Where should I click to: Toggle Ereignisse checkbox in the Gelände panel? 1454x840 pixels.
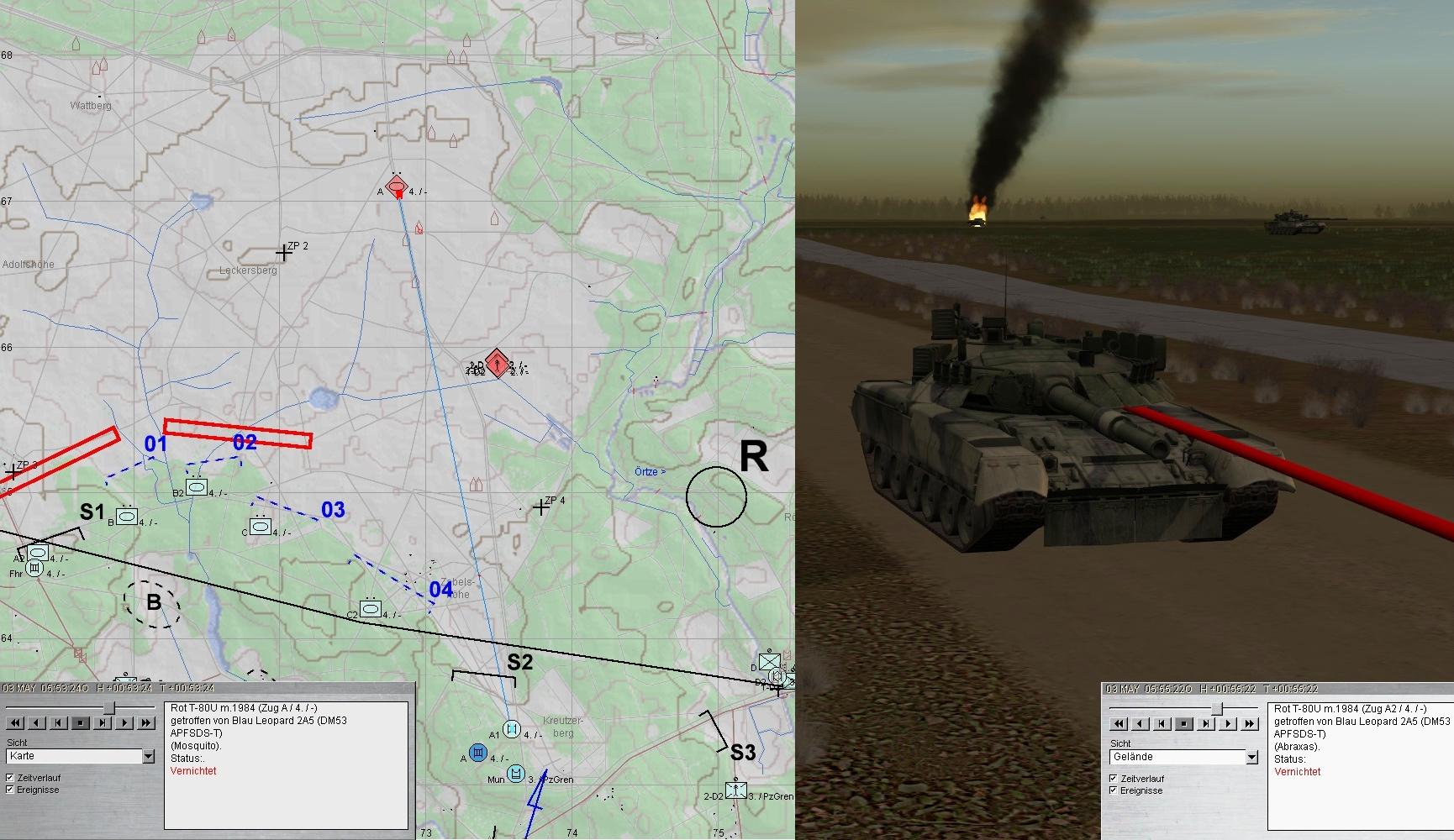(1114, 790)
